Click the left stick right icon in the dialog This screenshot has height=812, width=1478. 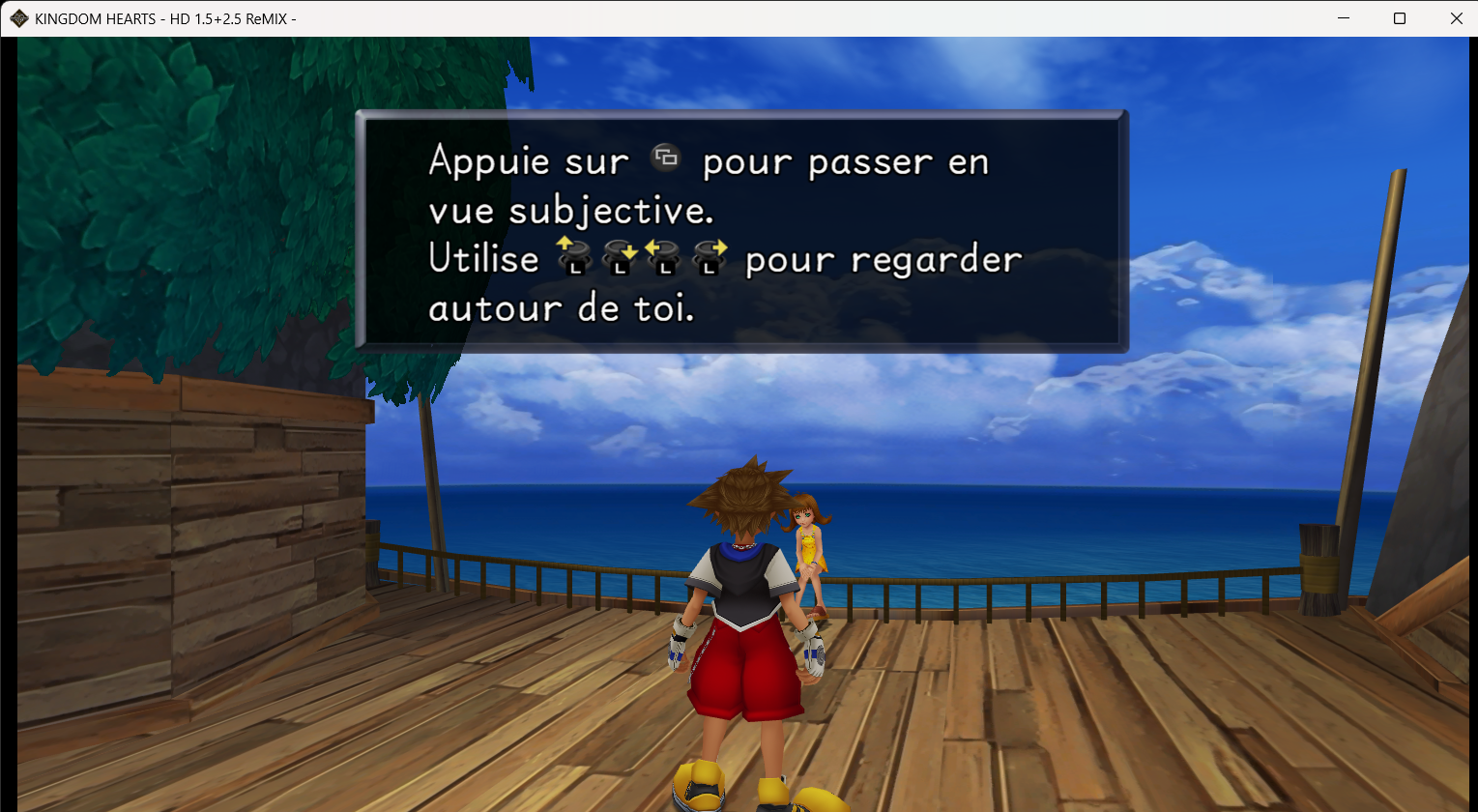709,253
